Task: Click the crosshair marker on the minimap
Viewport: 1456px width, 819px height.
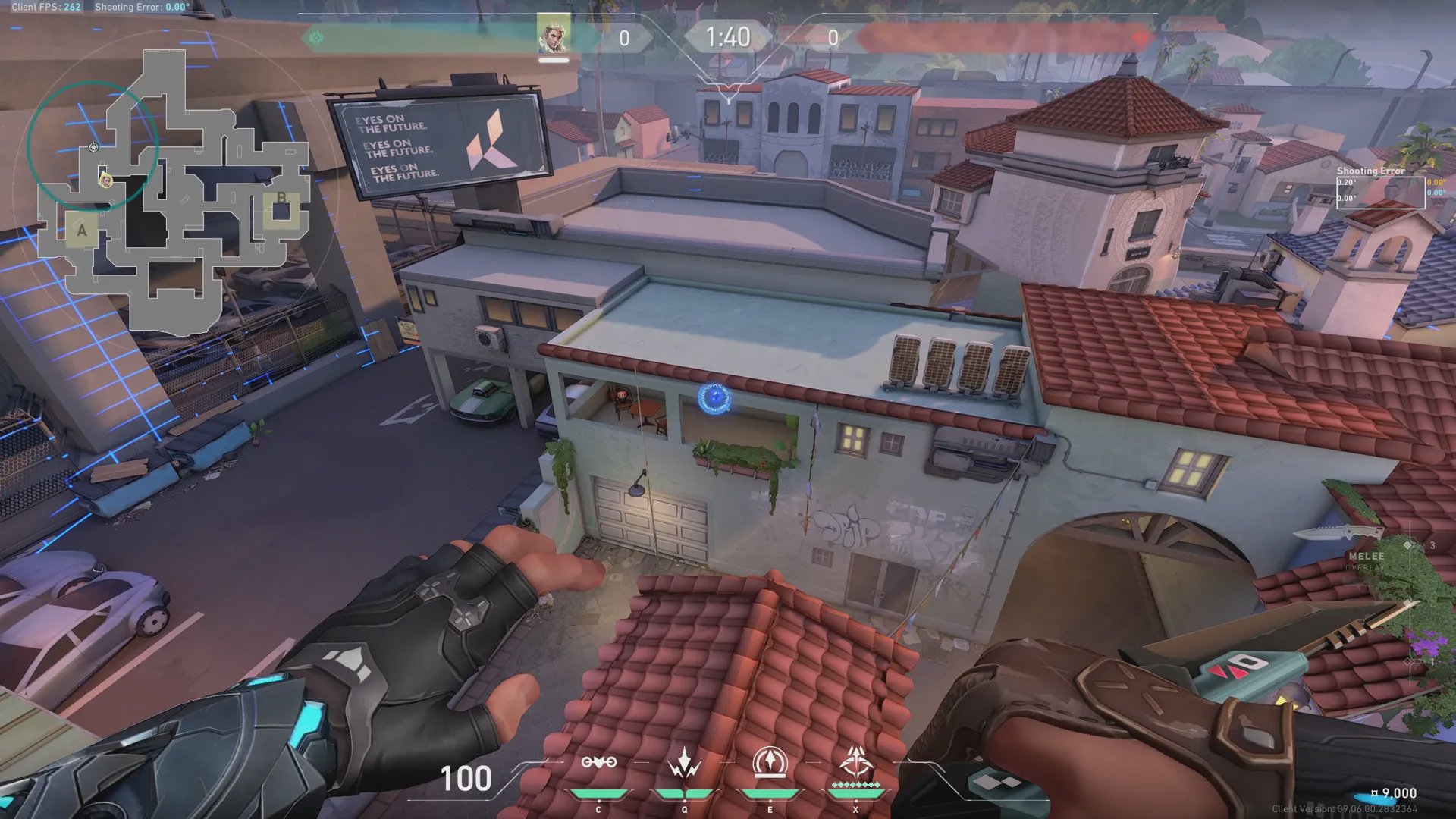Action: [x=93, y=147]
